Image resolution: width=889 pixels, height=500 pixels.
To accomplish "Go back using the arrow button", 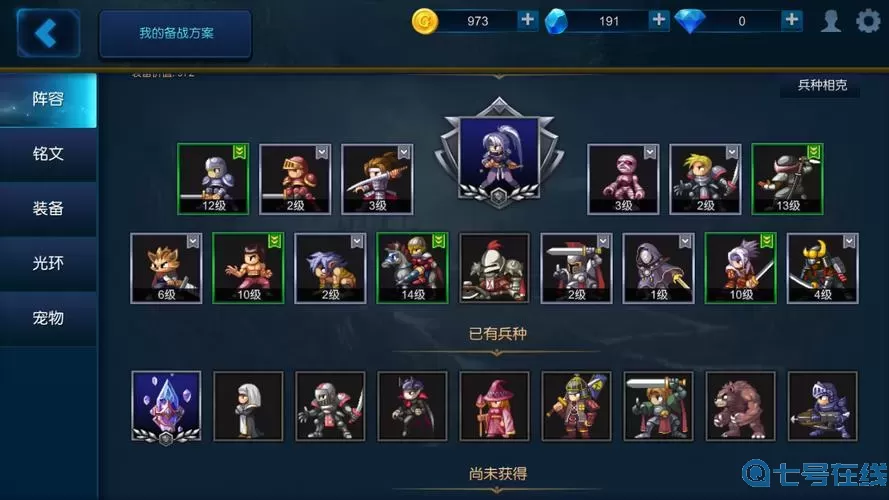I will [x=44, y=33].
